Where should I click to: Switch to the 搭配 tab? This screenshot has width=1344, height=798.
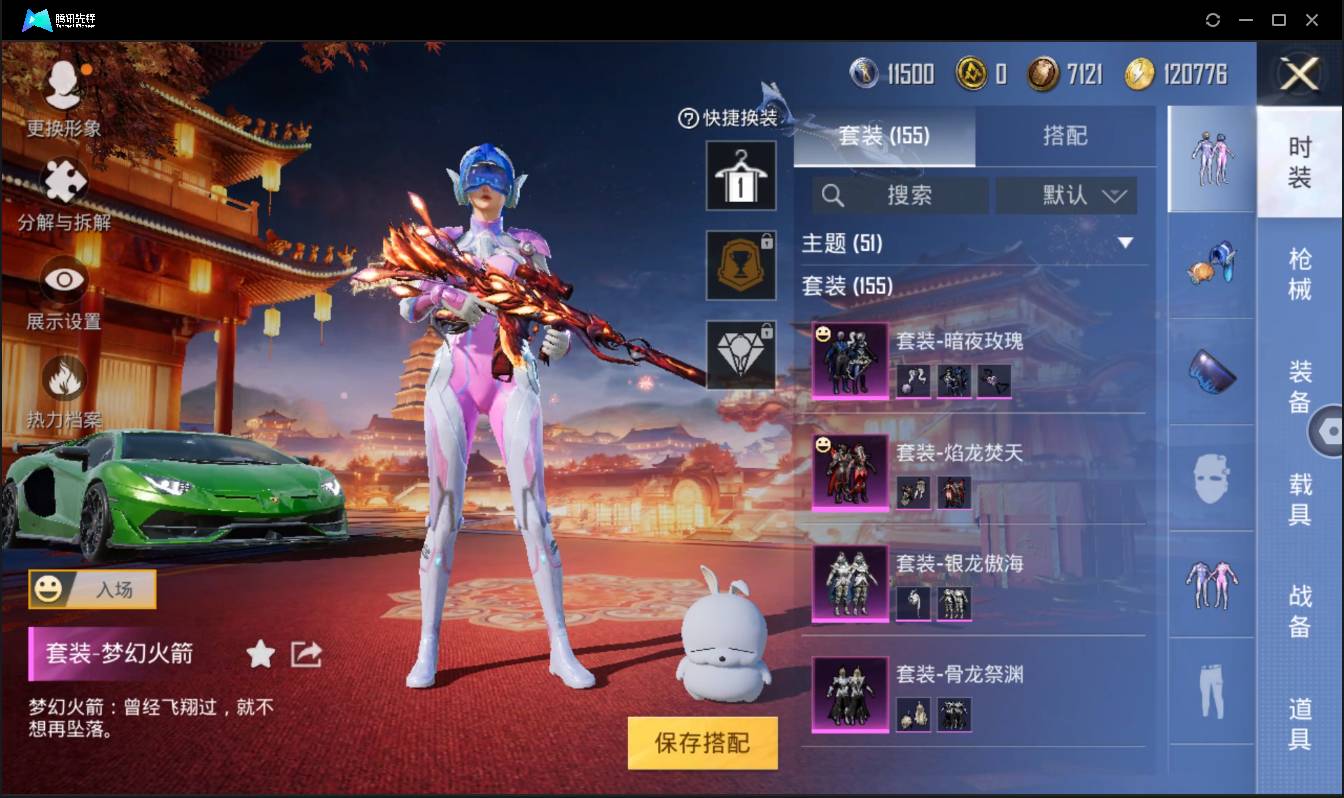(x=1066, y=136)
